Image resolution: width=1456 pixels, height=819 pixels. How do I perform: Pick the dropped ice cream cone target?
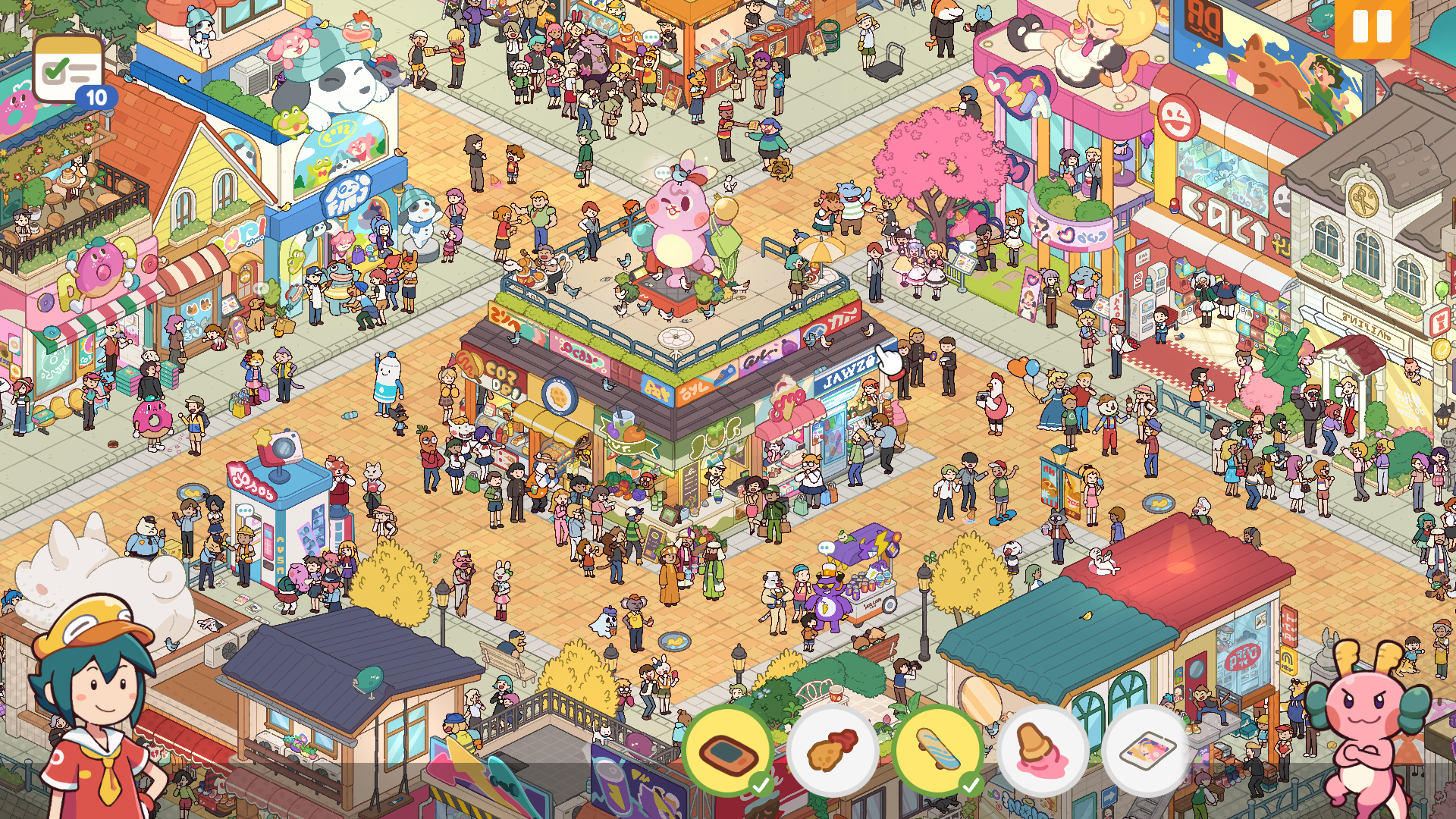tap(1043, 750)
